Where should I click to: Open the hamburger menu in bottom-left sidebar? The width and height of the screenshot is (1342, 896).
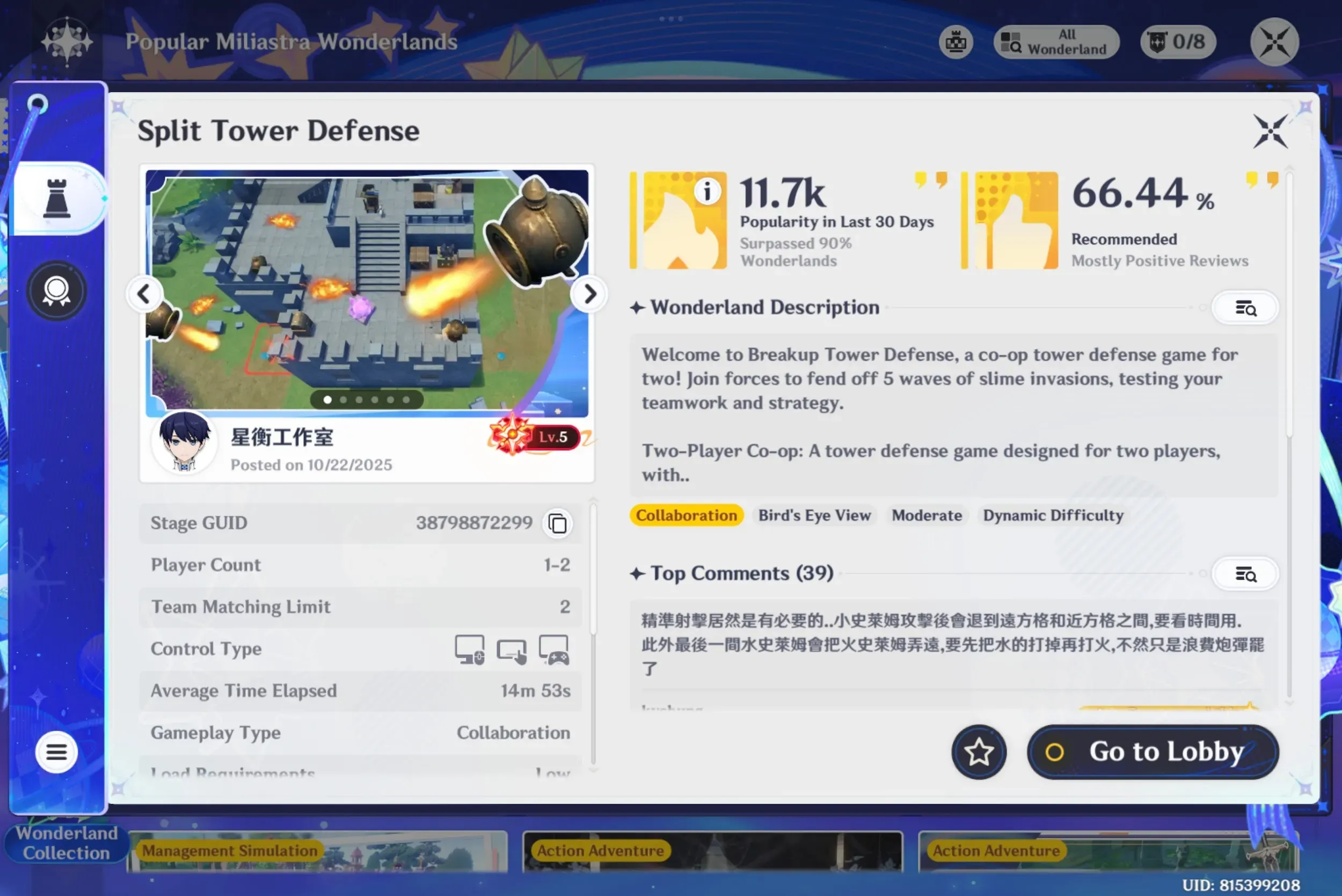pos(56,752)
